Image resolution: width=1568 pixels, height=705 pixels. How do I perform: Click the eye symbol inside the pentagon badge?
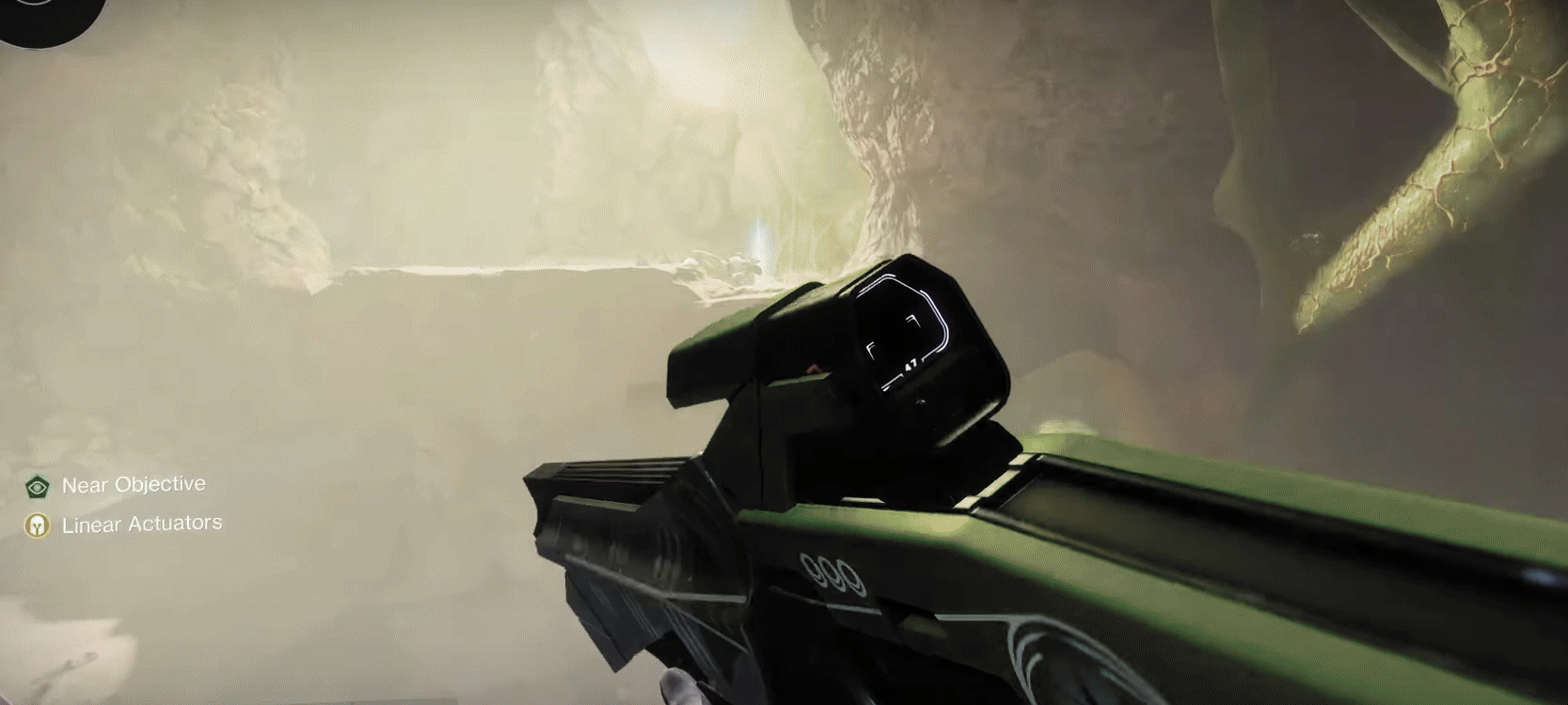(x=38, y=487)
